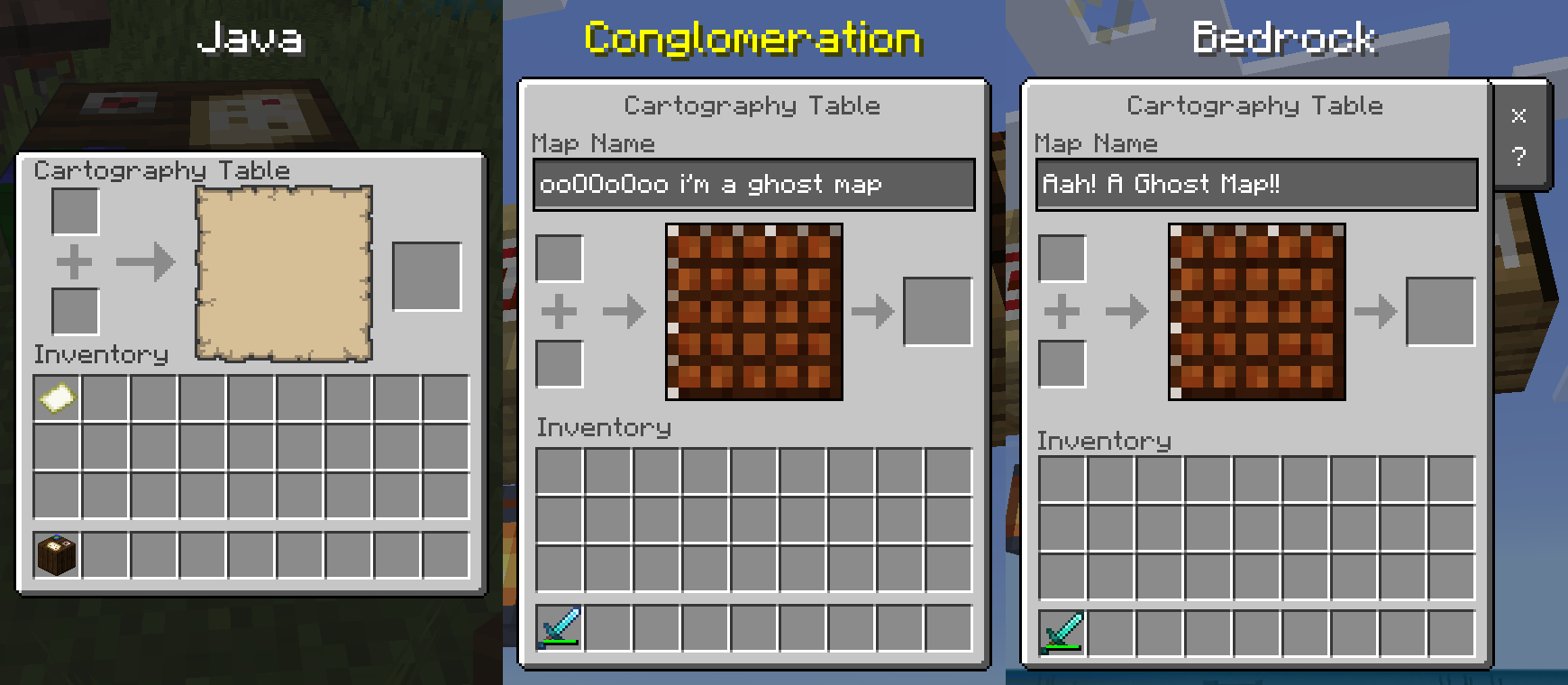Select the paper item in Java inventory

point(56,397)
